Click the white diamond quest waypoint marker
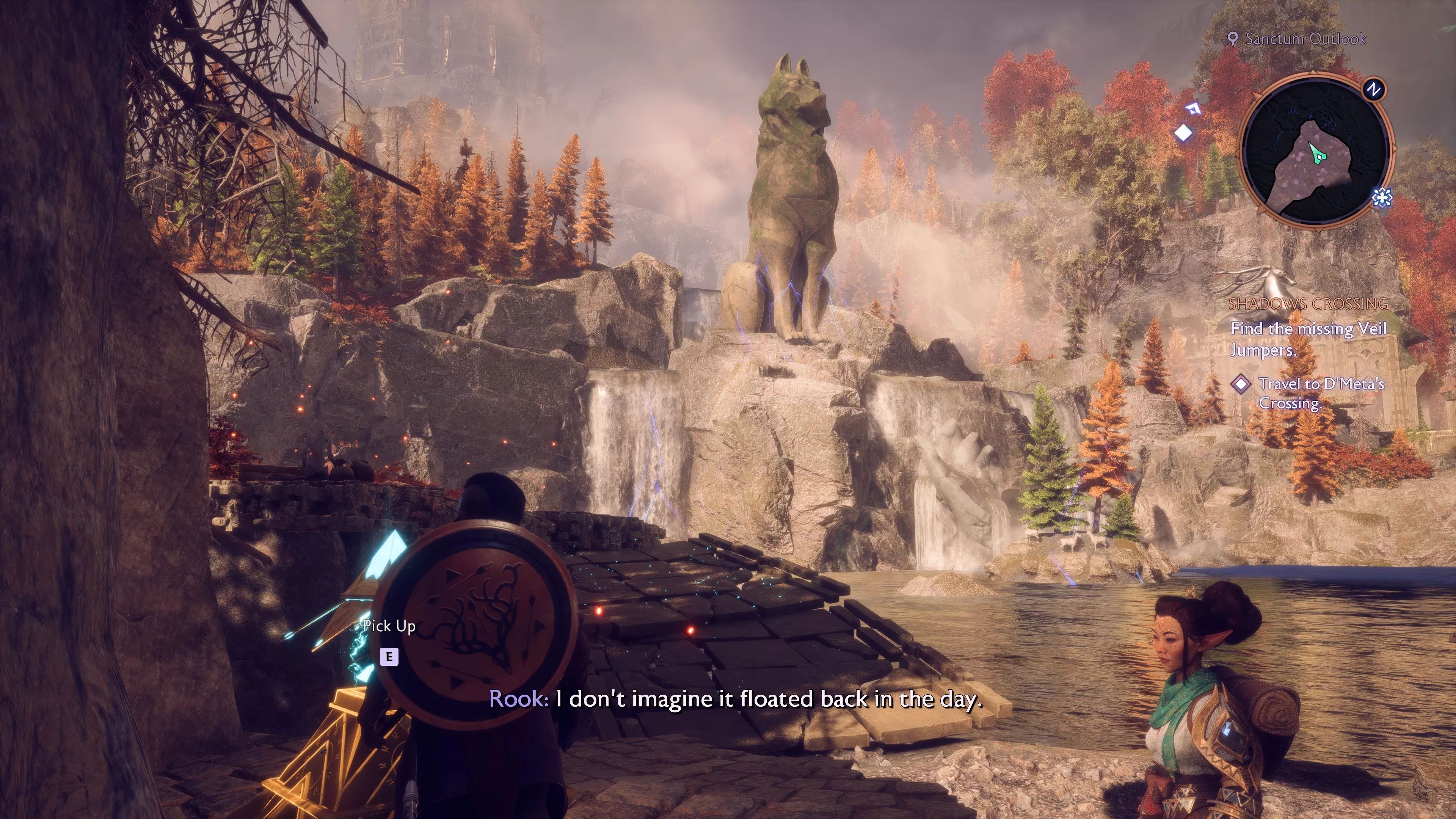This screenshot has width=1456, height=819. tap(1183, 133)
